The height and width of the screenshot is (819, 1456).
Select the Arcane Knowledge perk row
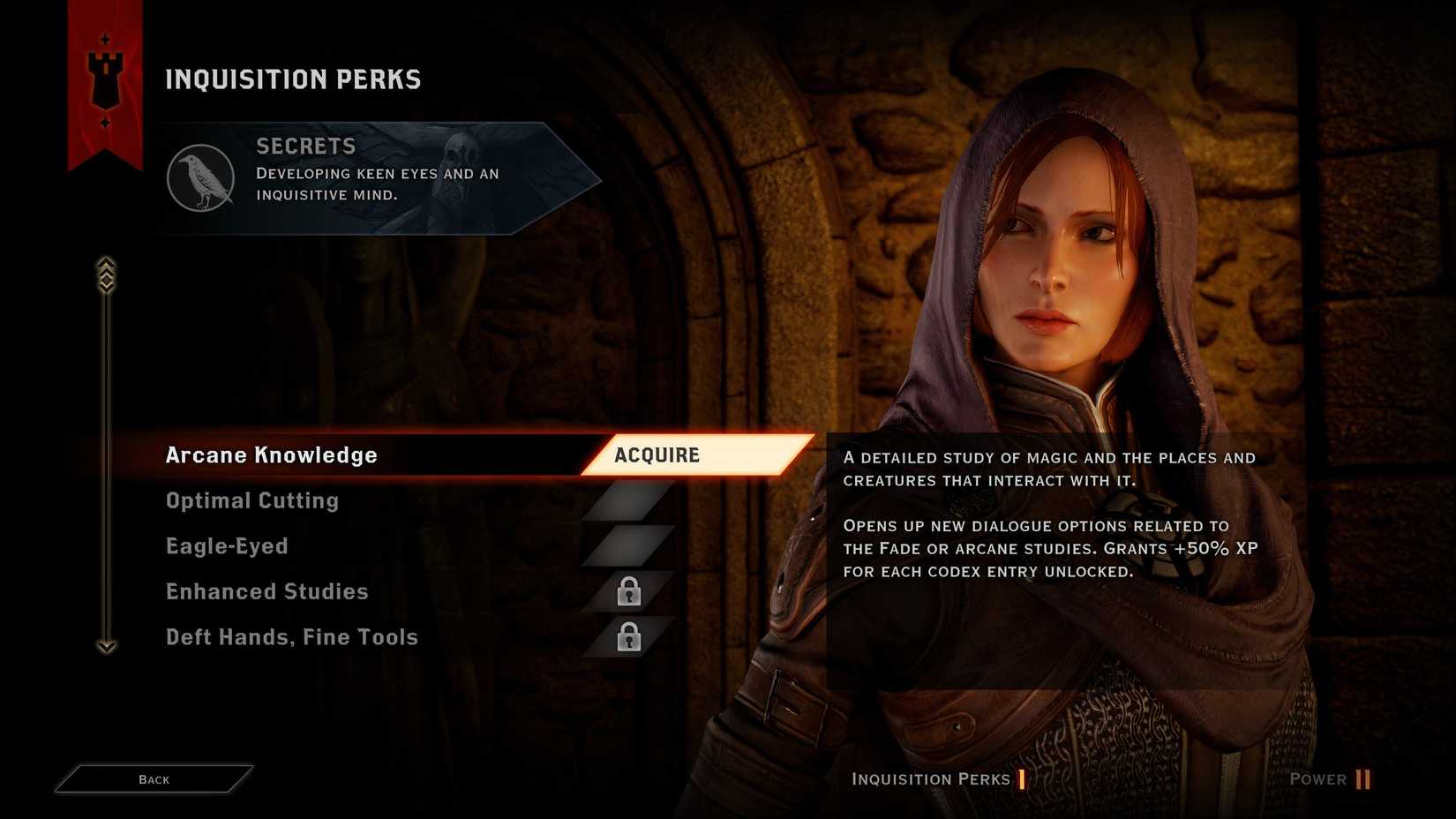272,455
